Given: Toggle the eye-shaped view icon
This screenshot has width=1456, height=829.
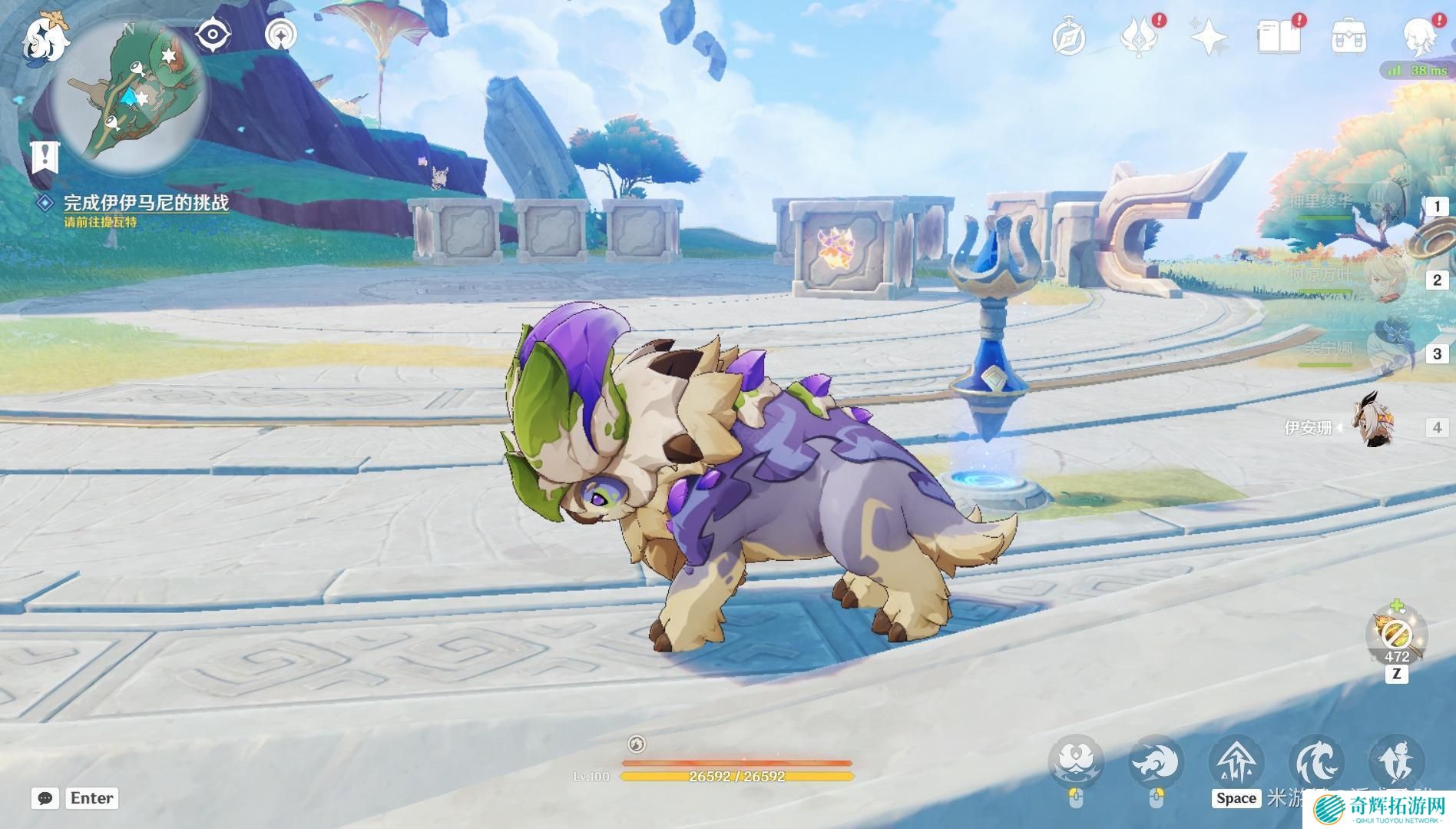Looking at the screenshot, I should point(212,35).
